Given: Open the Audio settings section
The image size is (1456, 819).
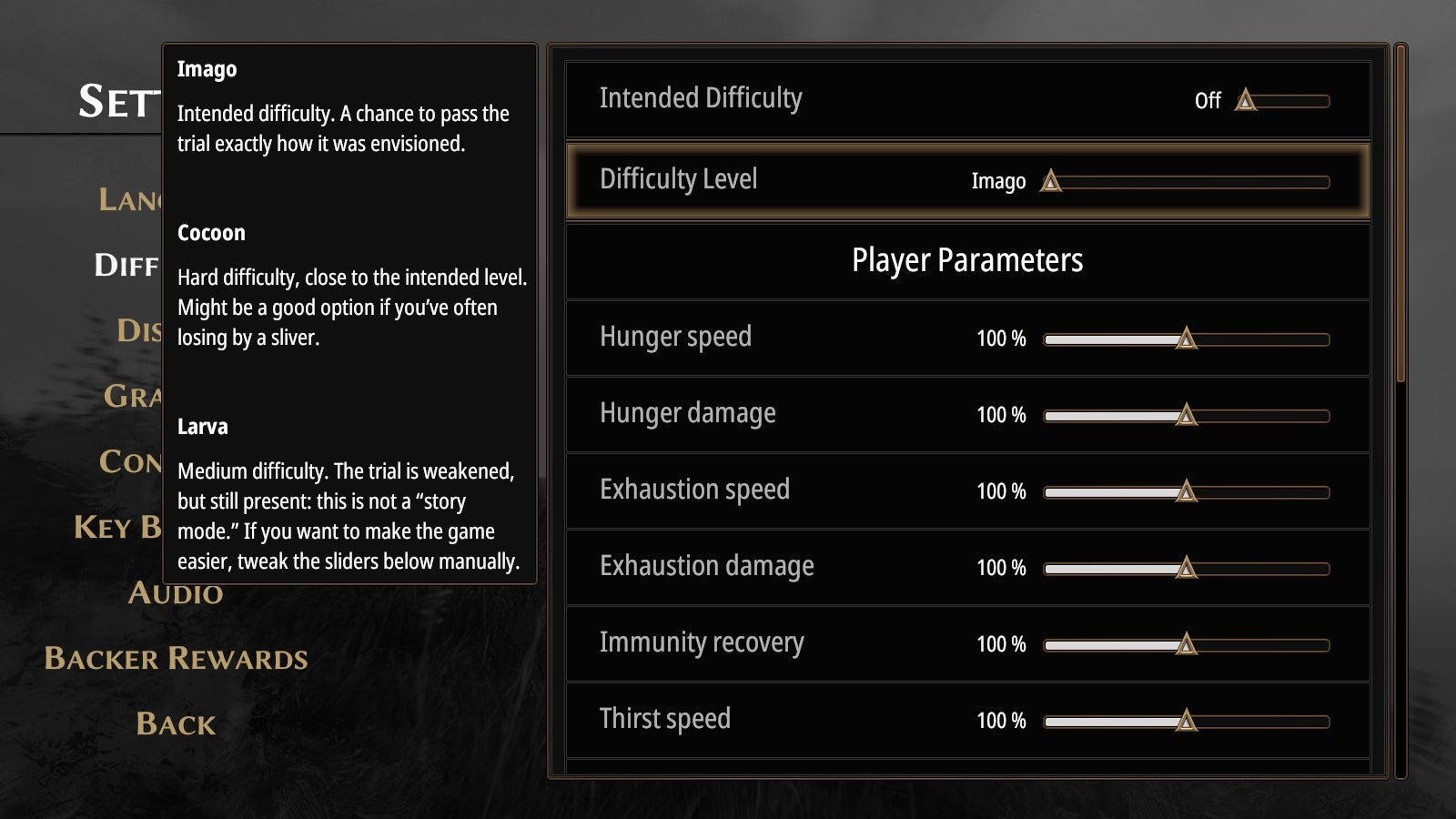Looking at the screenshot, I should (x=175, y=593).
